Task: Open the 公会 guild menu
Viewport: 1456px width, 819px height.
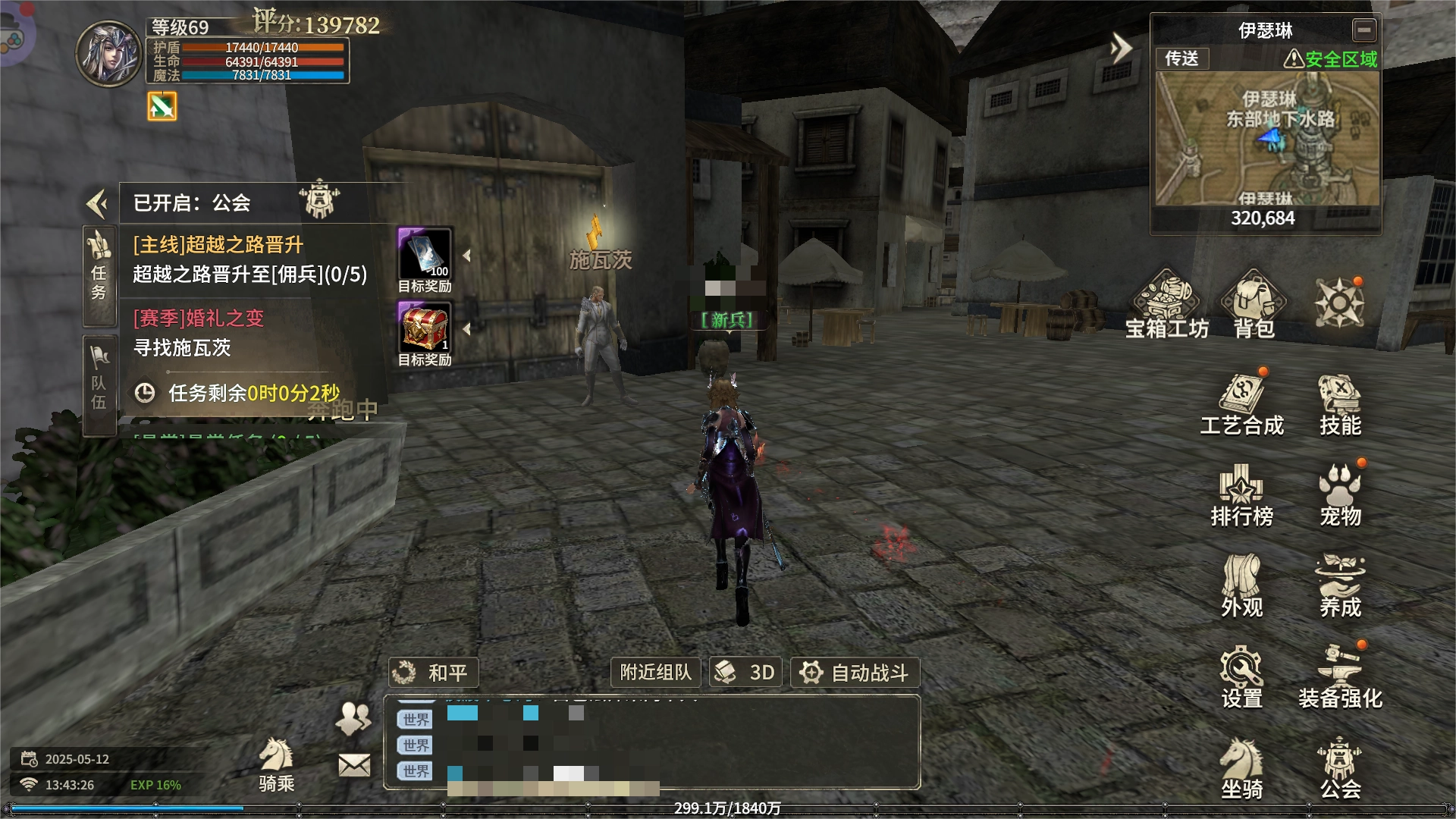Action: click(1340, 768)
